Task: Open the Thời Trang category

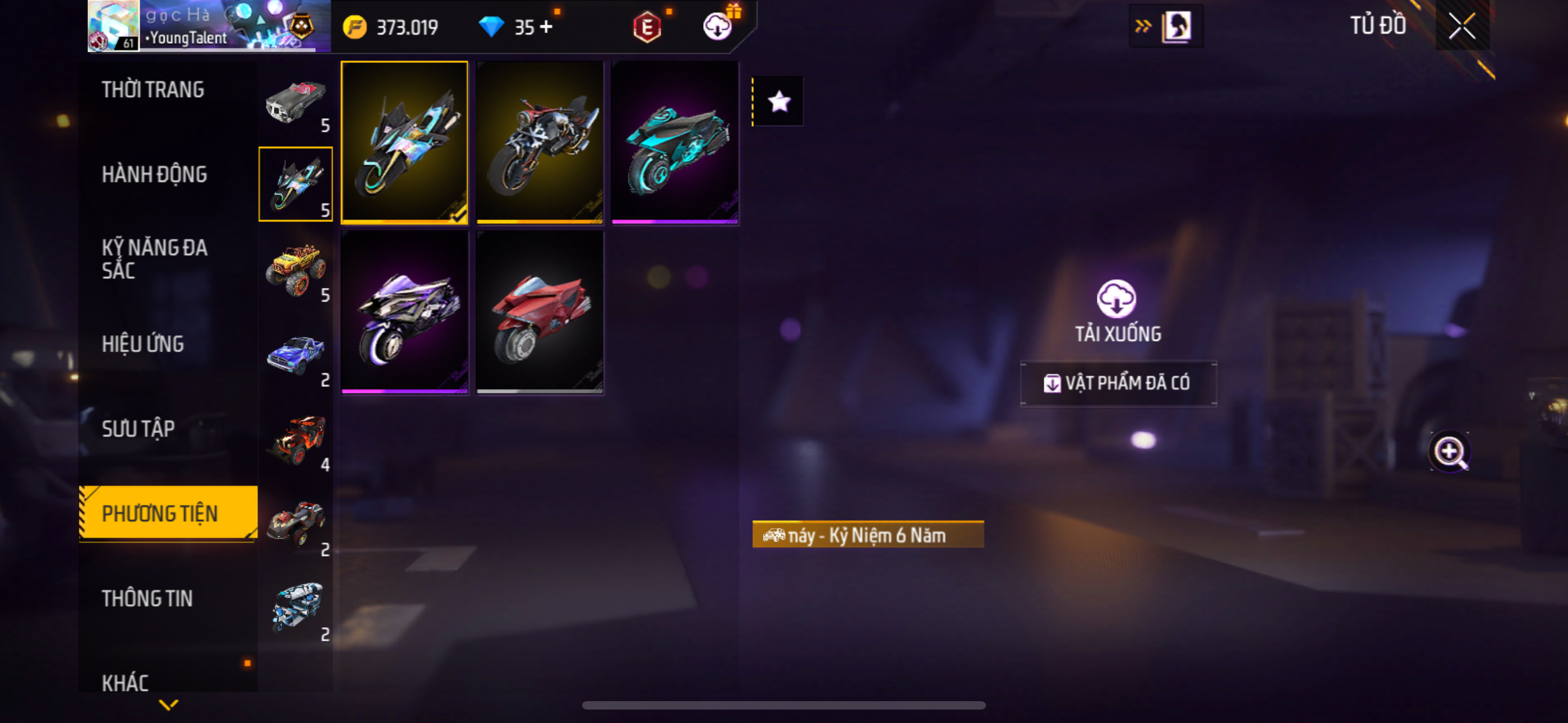Action: (x=153, y=90)
